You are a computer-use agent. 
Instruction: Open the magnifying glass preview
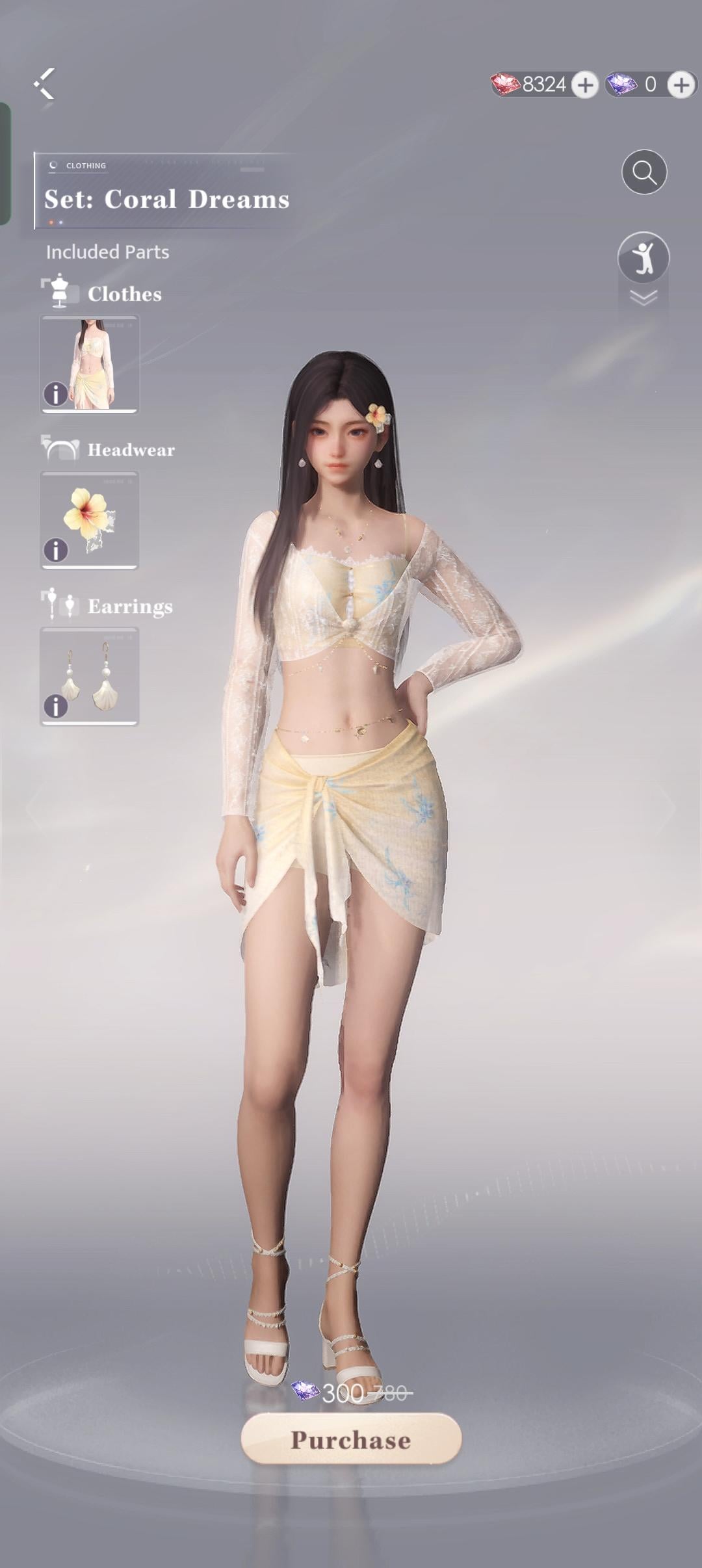click(644, 172)
